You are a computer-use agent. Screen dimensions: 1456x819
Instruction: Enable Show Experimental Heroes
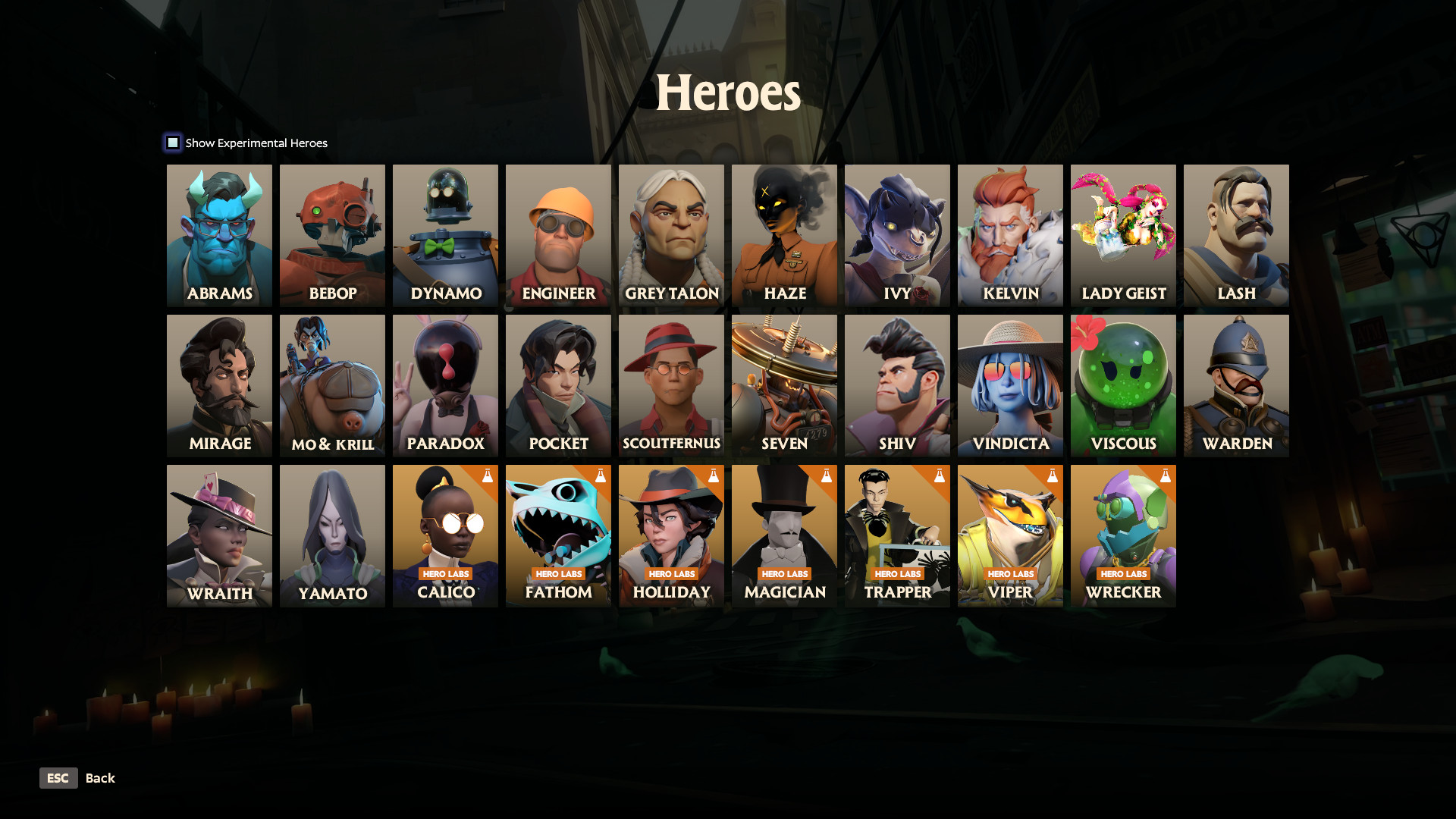point(173,143)
